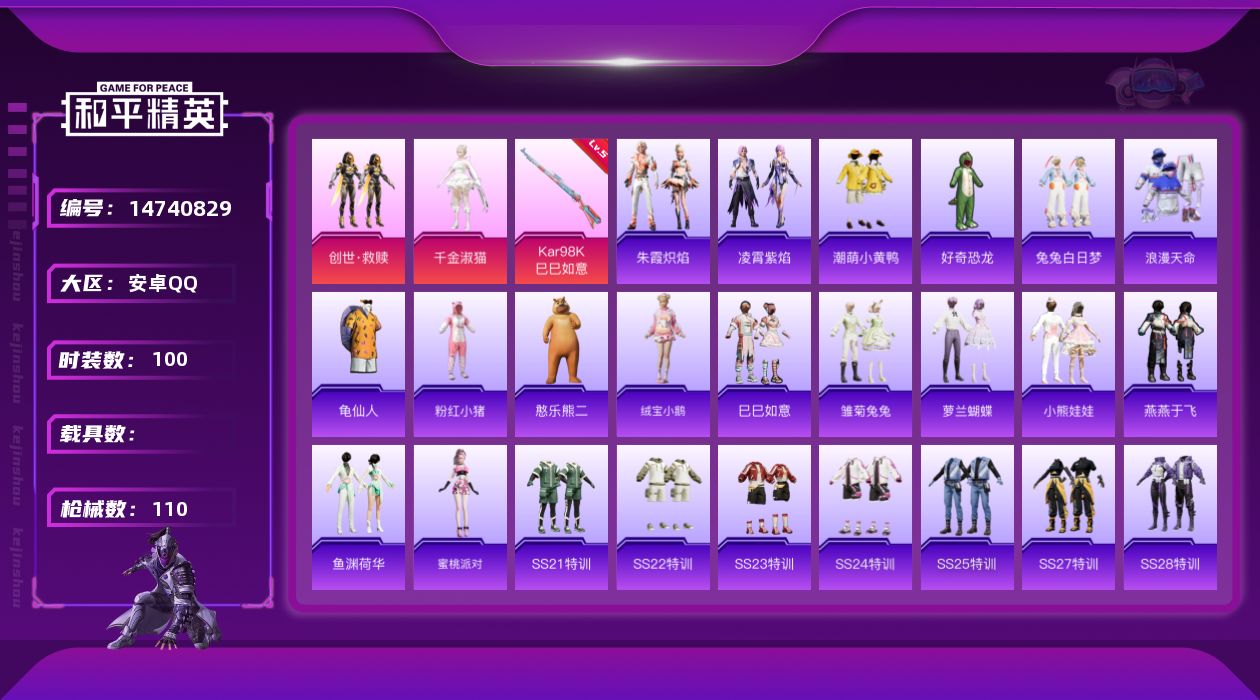
Task: Select the 雏菊兔兔 outfit card
Action: (x=865, y=364)
